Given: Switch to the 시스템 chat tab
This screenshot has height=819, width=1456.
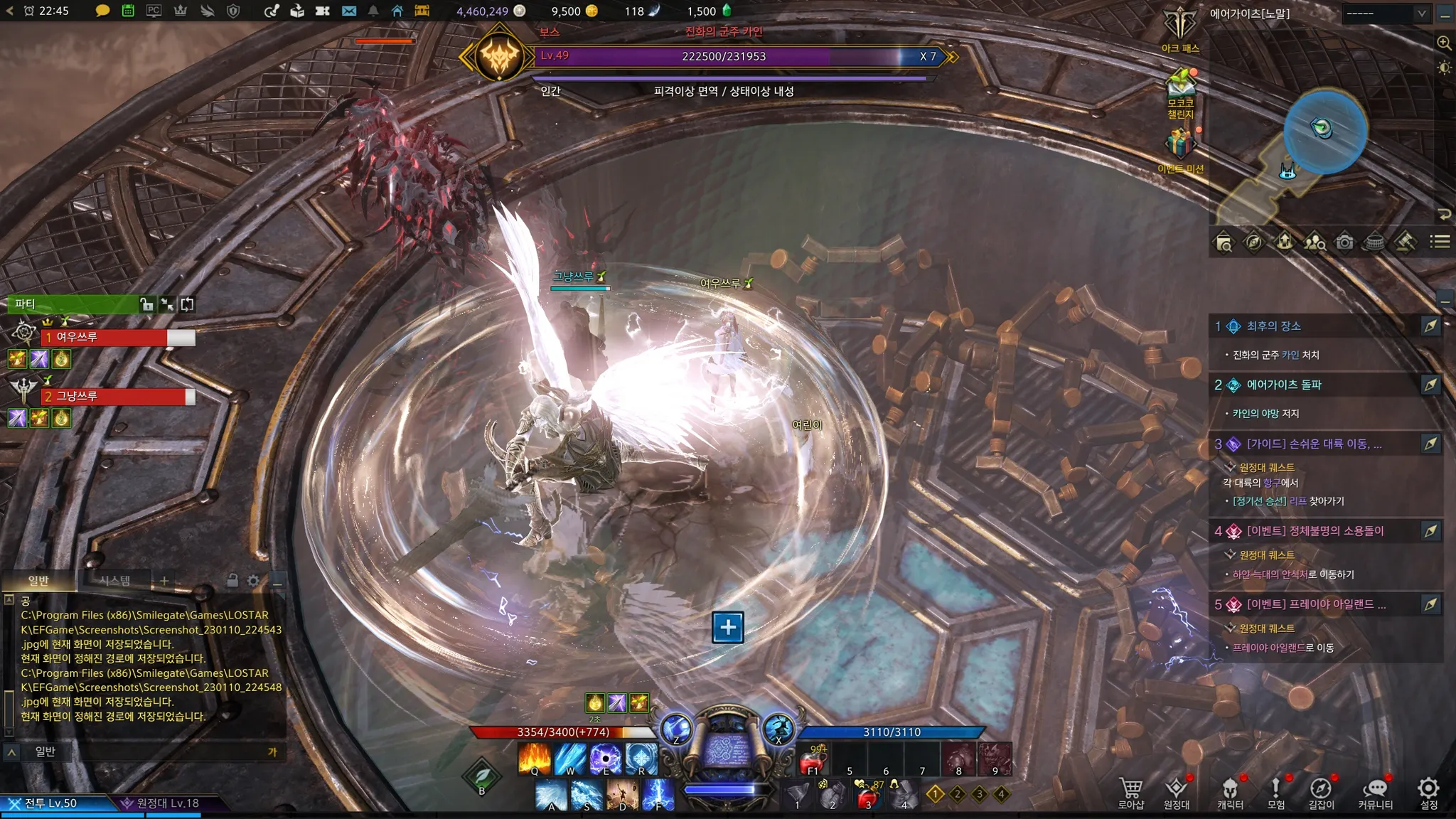Looking at the screenshot, I should [x=114, y=581].
